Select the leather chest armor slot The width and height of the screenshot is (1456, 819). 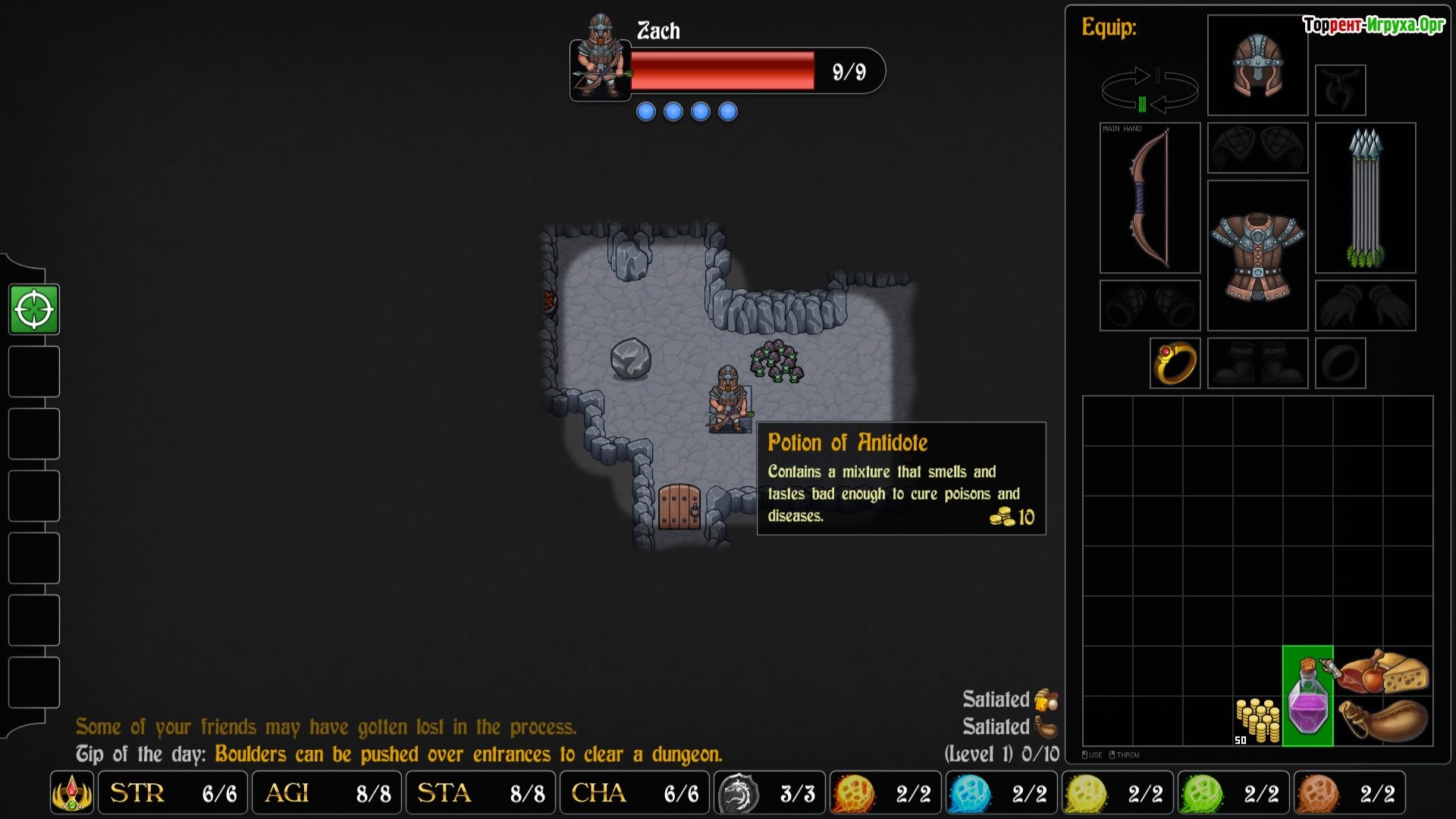[x=1257, y=256]
